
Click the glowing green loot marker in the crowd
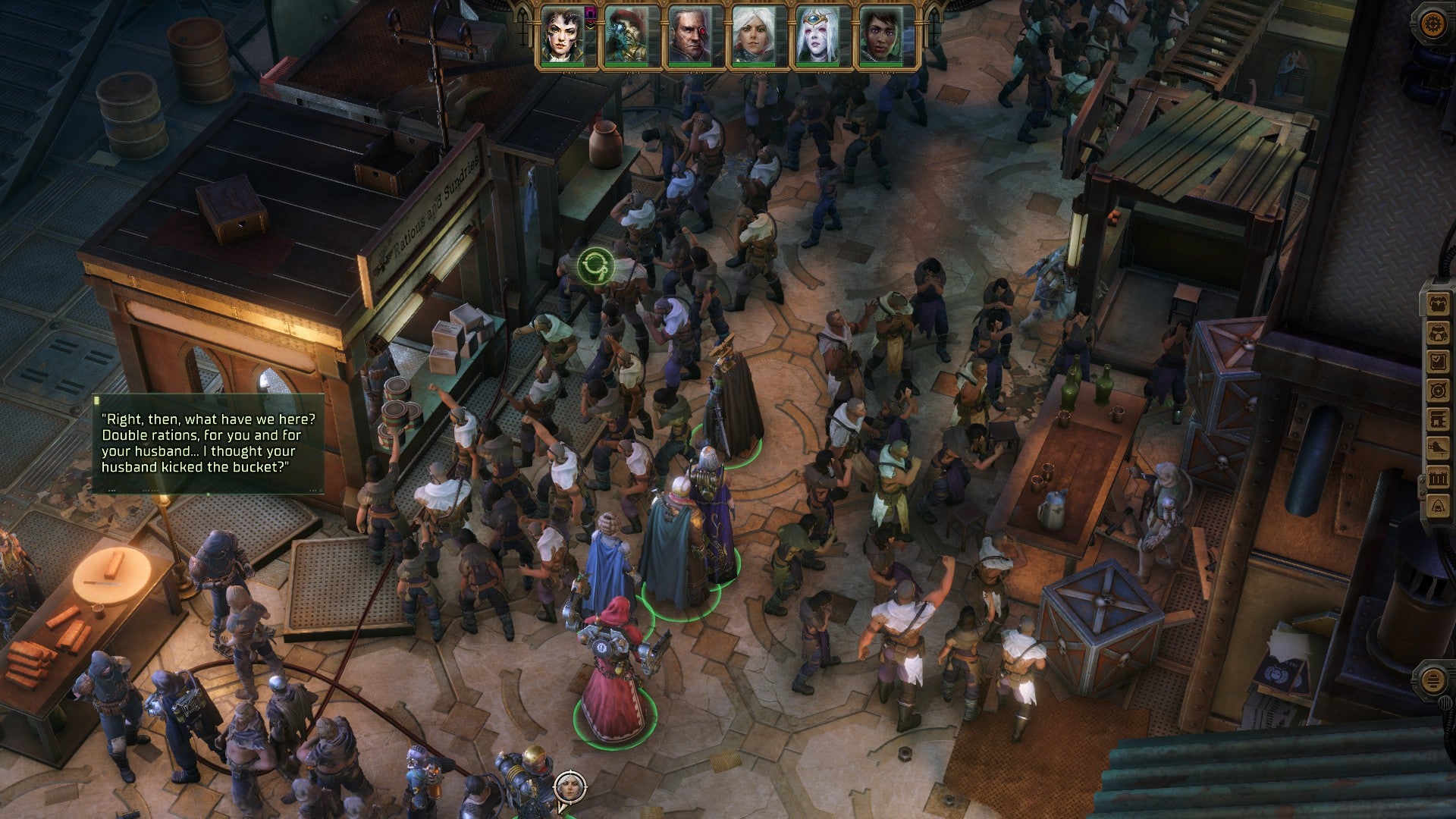595,265
